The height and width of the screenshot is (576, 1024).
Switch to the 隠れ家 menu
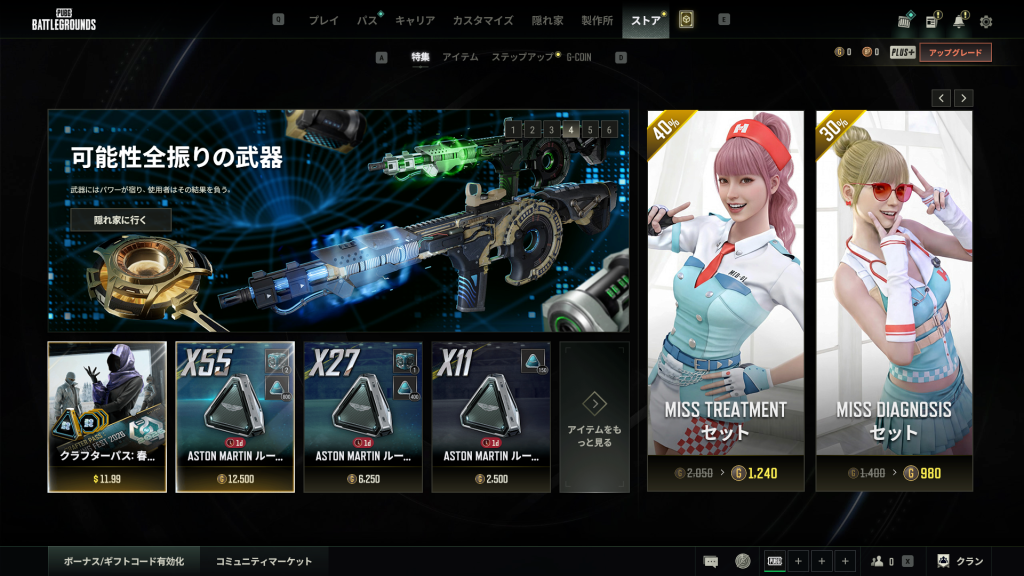(547, 20)
